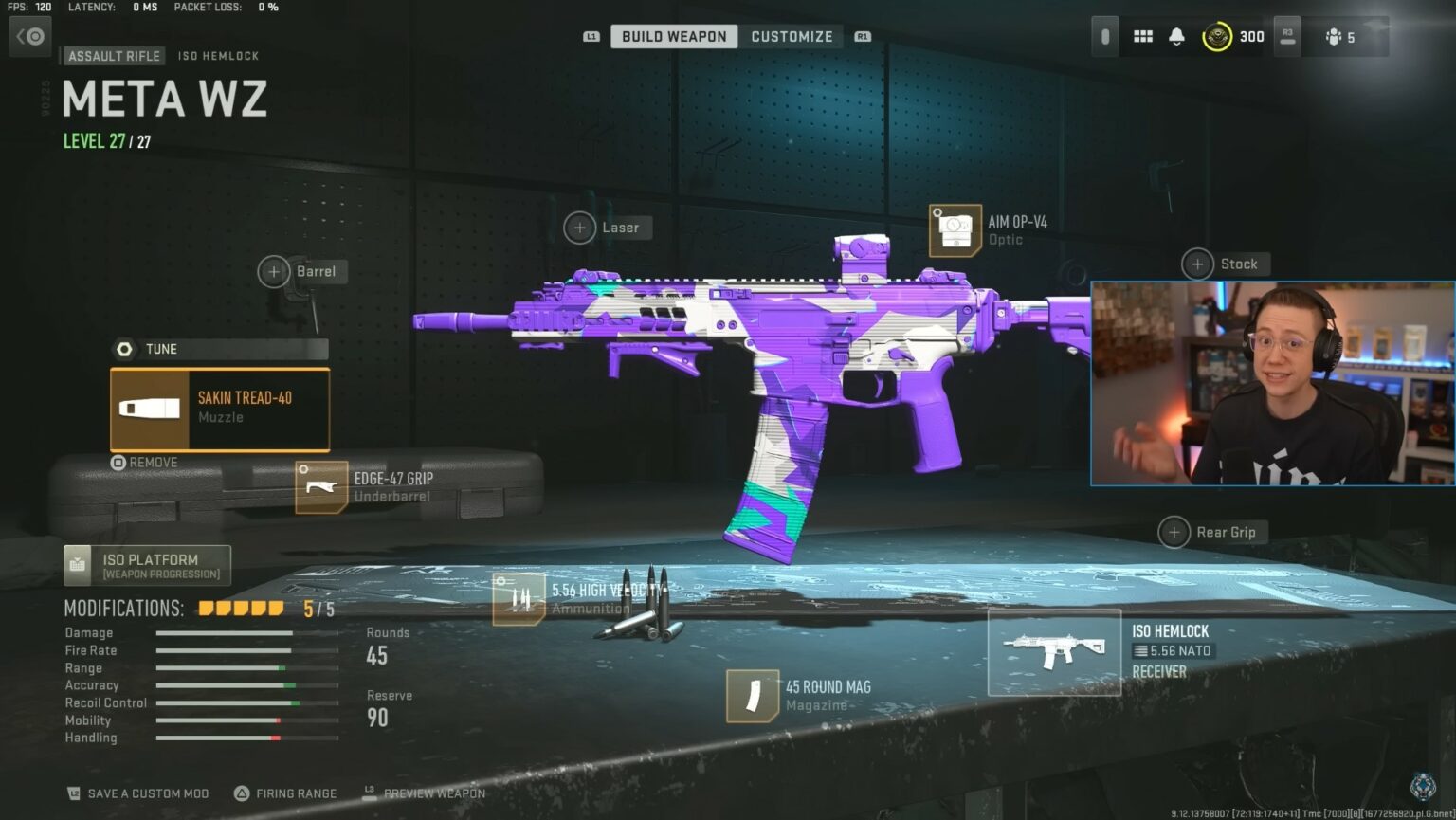Viewport: 1456px width, 820px height.
Task: Select the Edge-47 Grip underbarrel icon
Action: 320,486
